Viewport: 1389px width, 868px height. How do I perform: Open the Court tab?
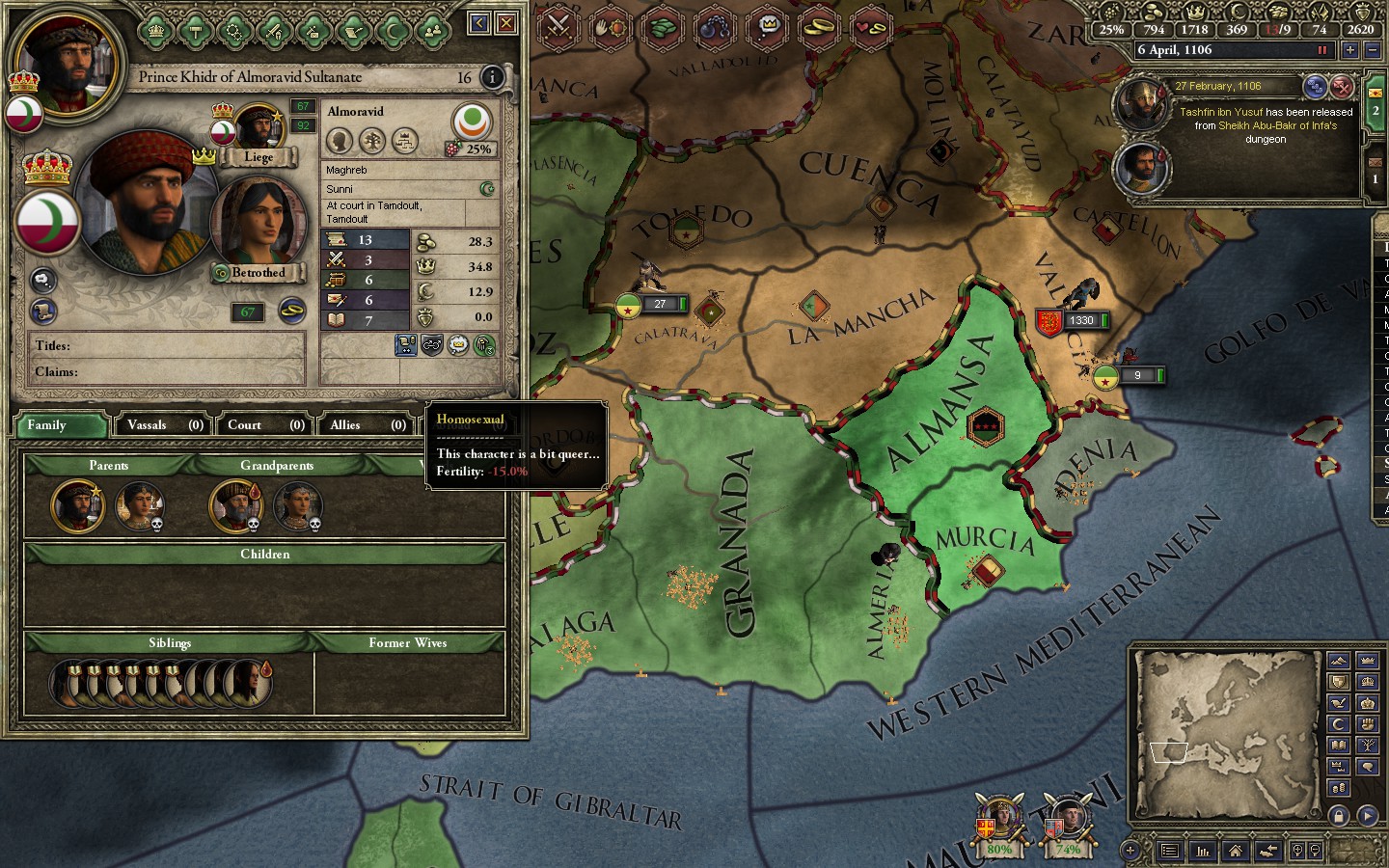coord(265,424)
